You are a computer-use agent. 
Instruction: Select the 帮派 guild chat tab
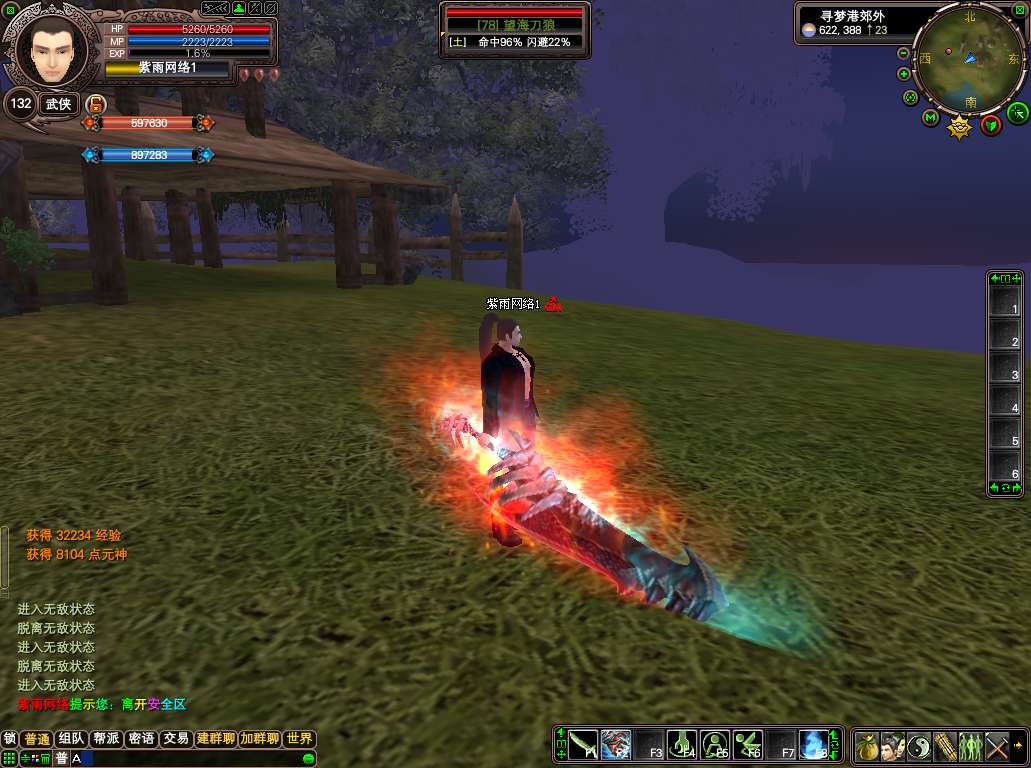coord(106,739)
